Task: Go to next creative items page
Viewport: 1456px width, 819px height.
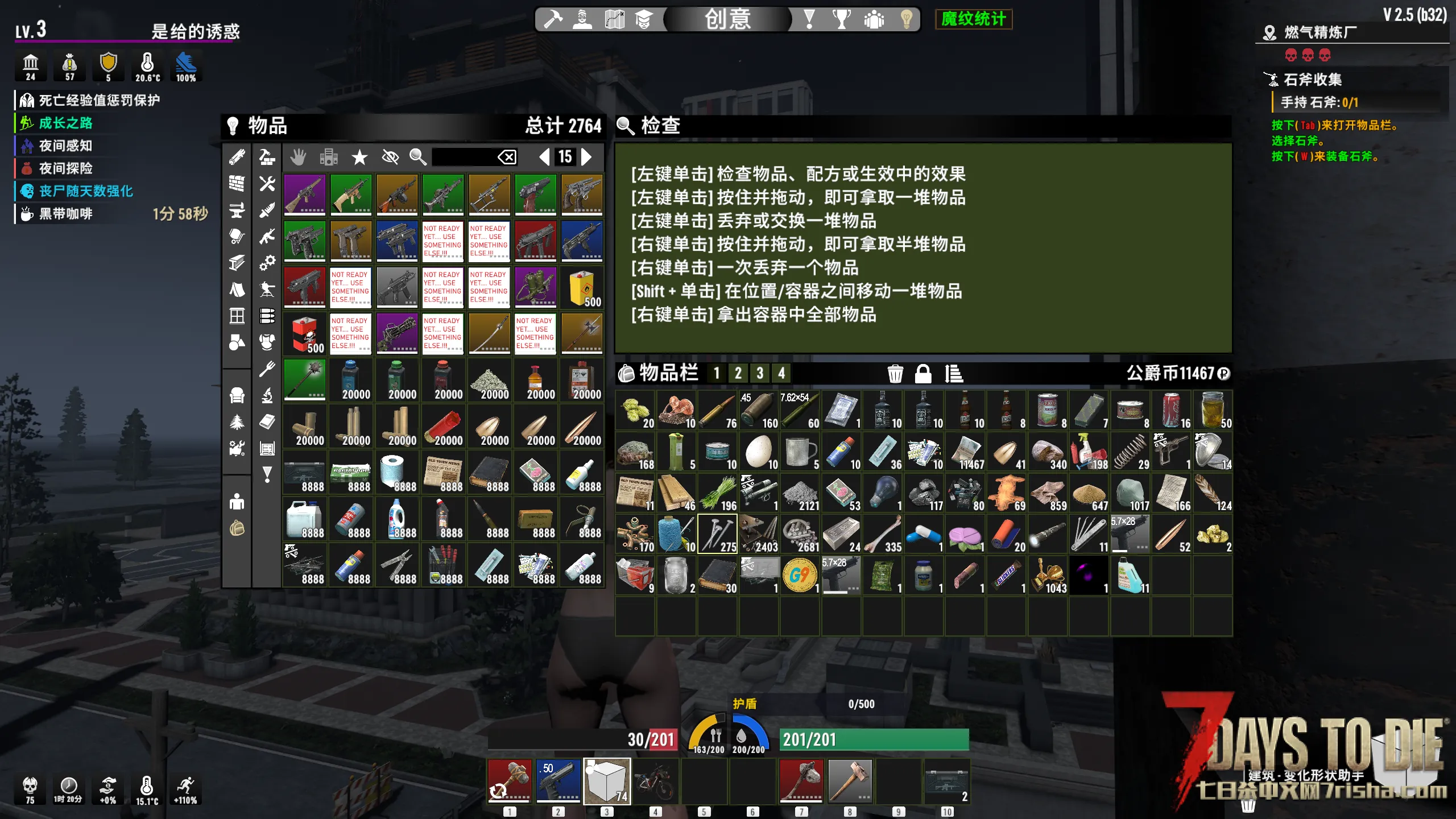Action: [587, 157]
